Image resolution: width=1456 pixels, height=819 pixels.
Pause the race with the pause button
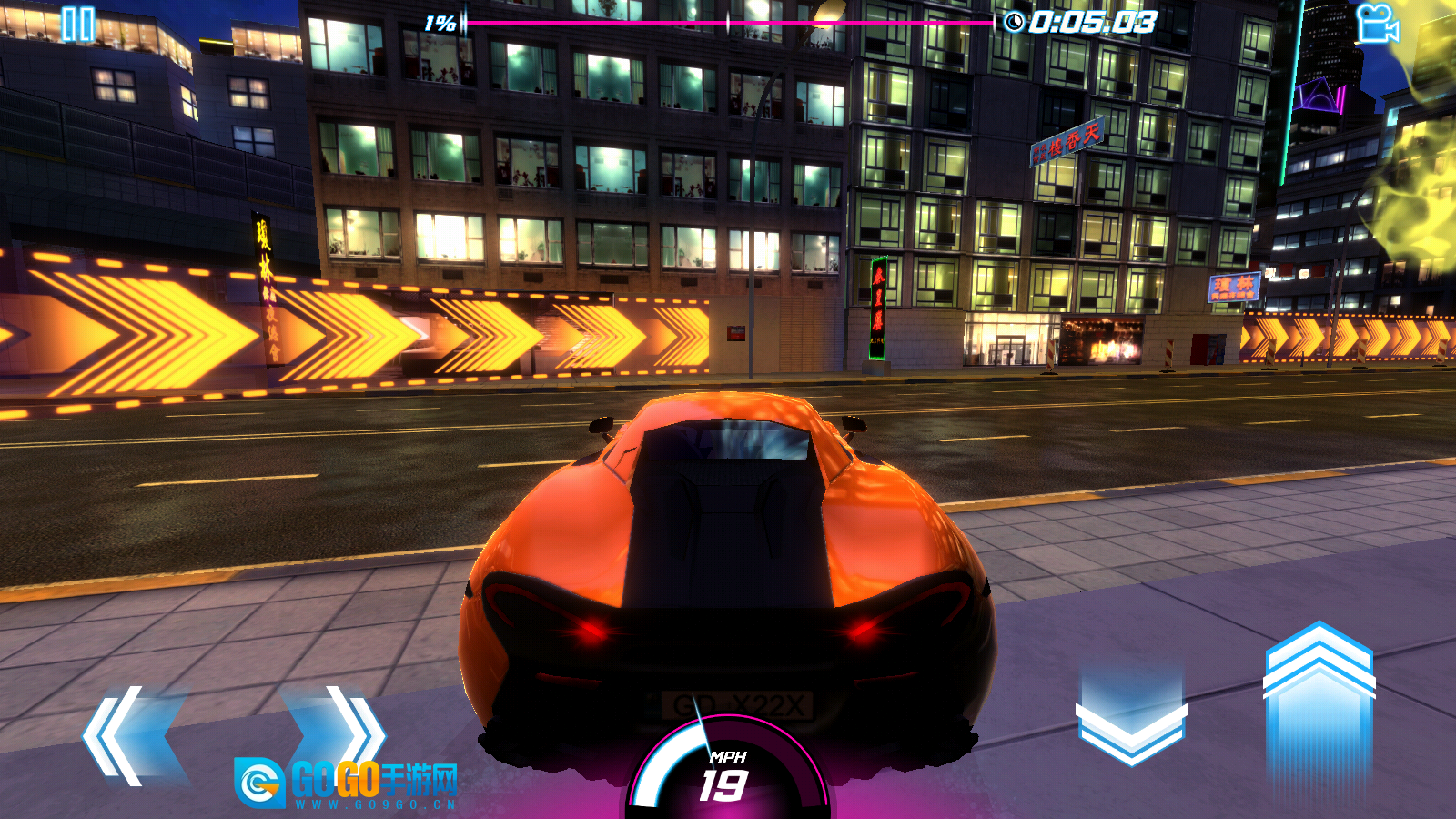(77, 25)
